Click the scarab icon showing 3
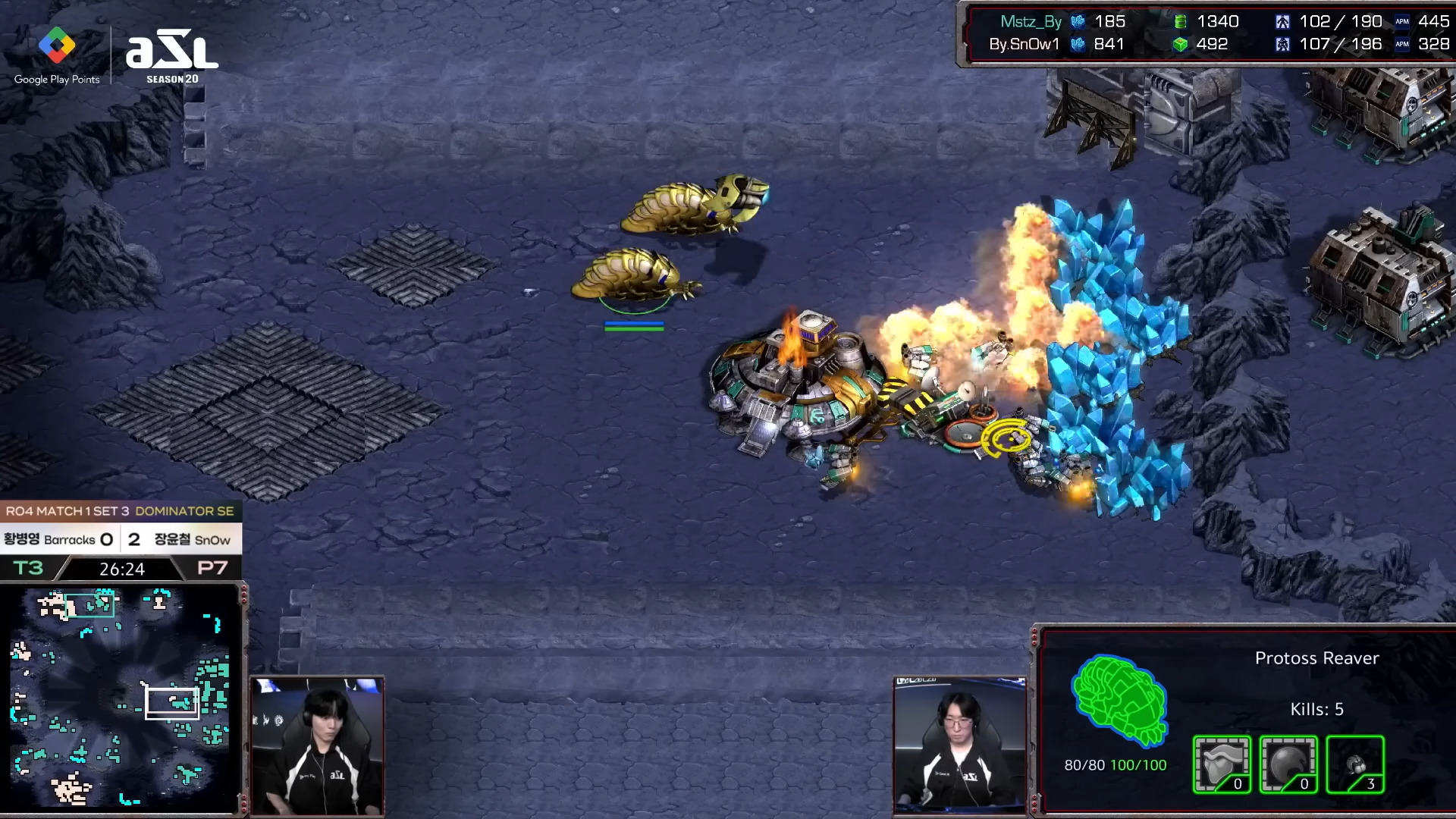1456x819 pixels. click(1355, 764)
